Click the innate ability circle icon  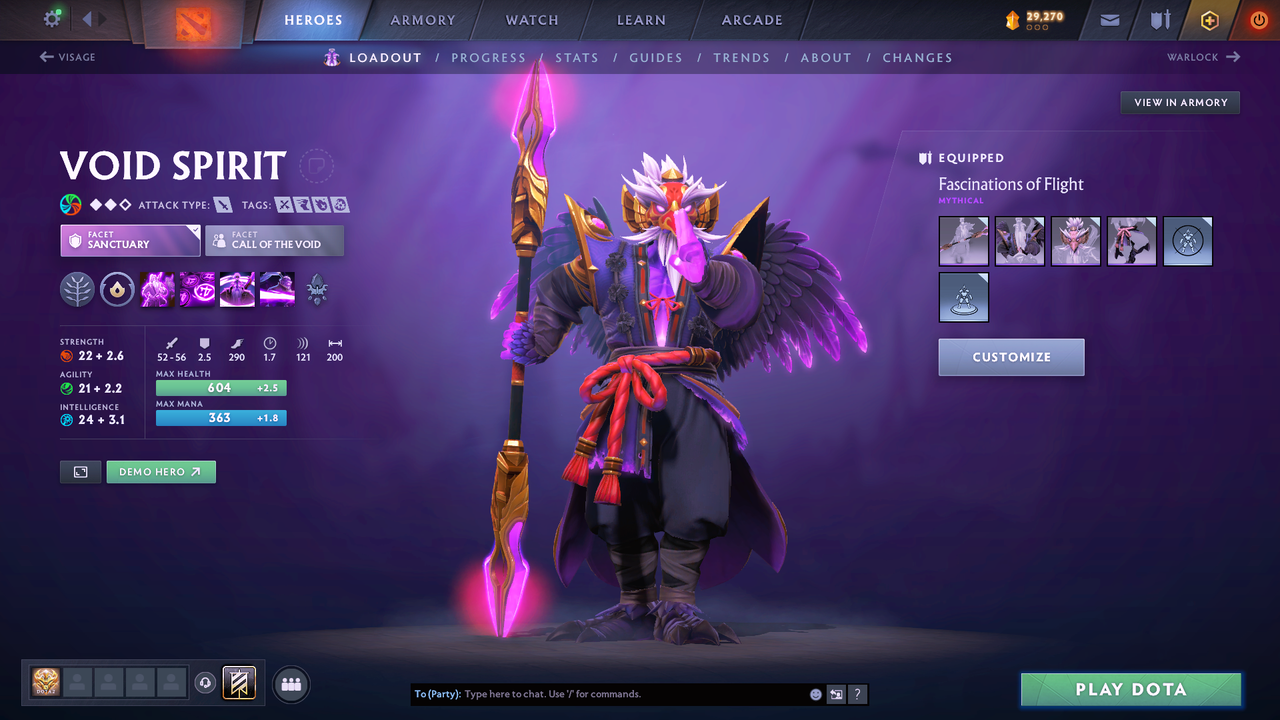click(117, 290)
